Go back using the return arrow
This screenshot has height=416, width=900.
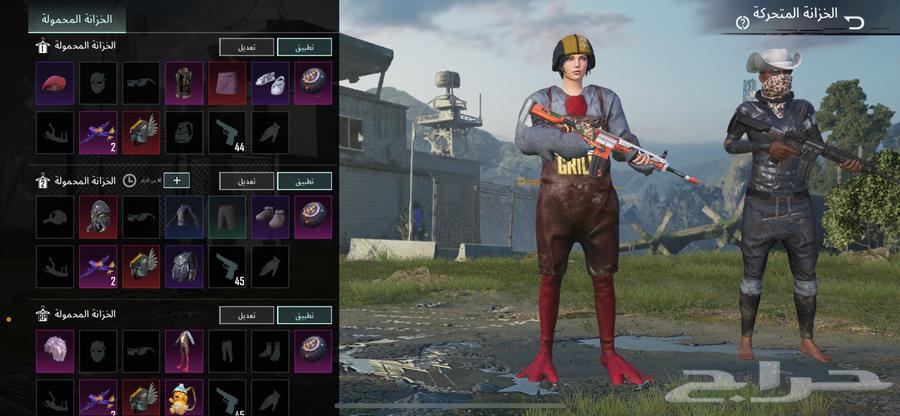(854, 21)
